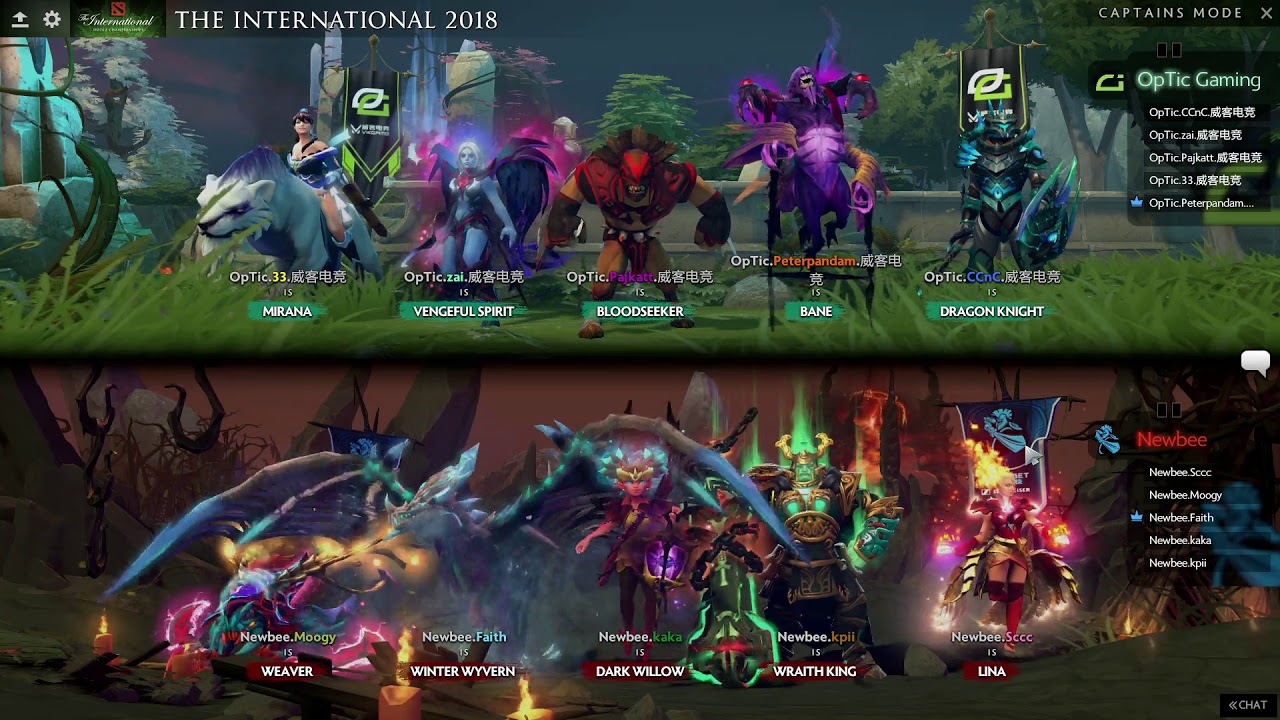
Task: Select Newbee.Faith in the player list
Action: click(1181, 518)
